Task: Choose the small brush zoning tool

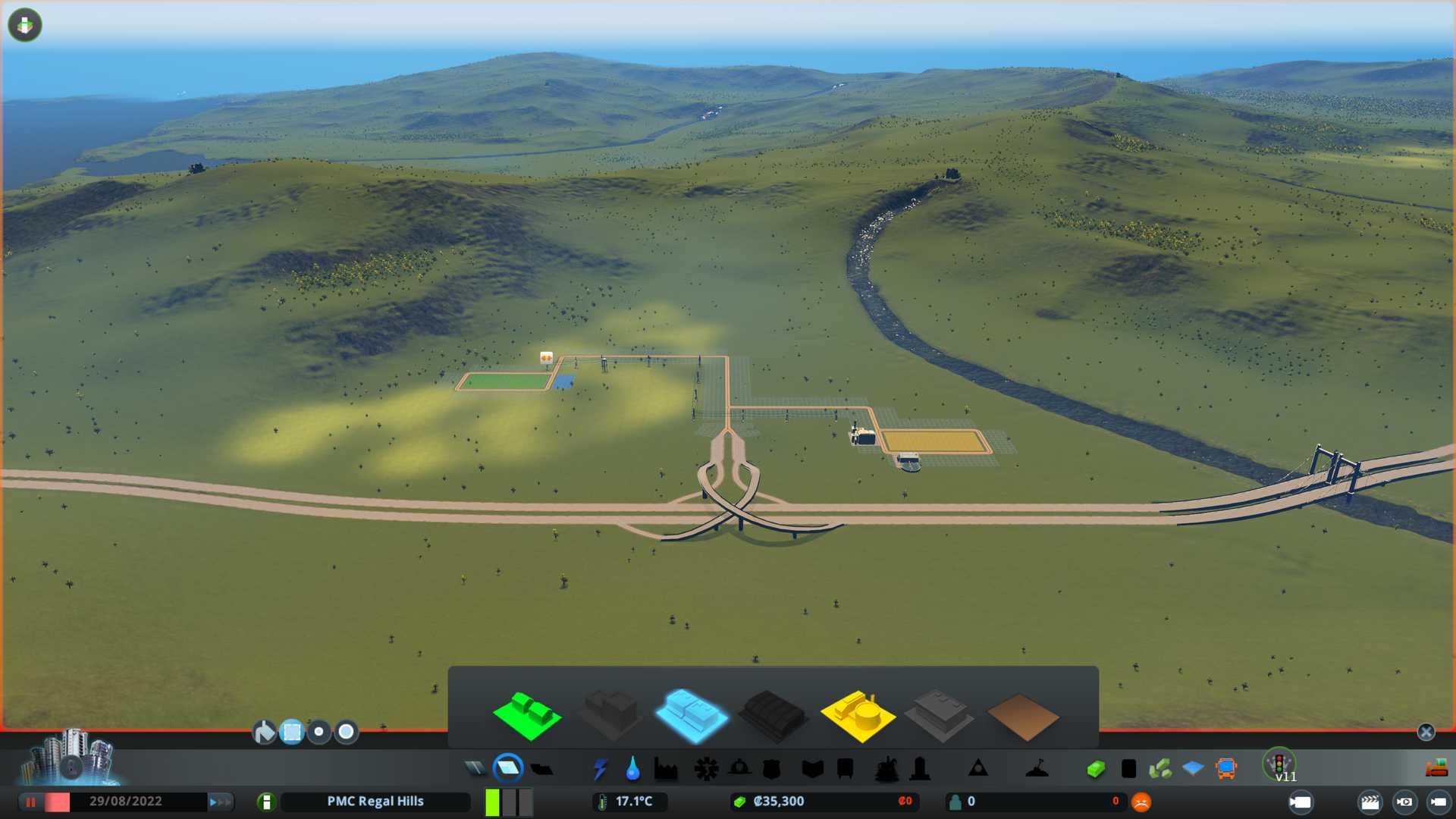Action: click(x=319, y=732)
